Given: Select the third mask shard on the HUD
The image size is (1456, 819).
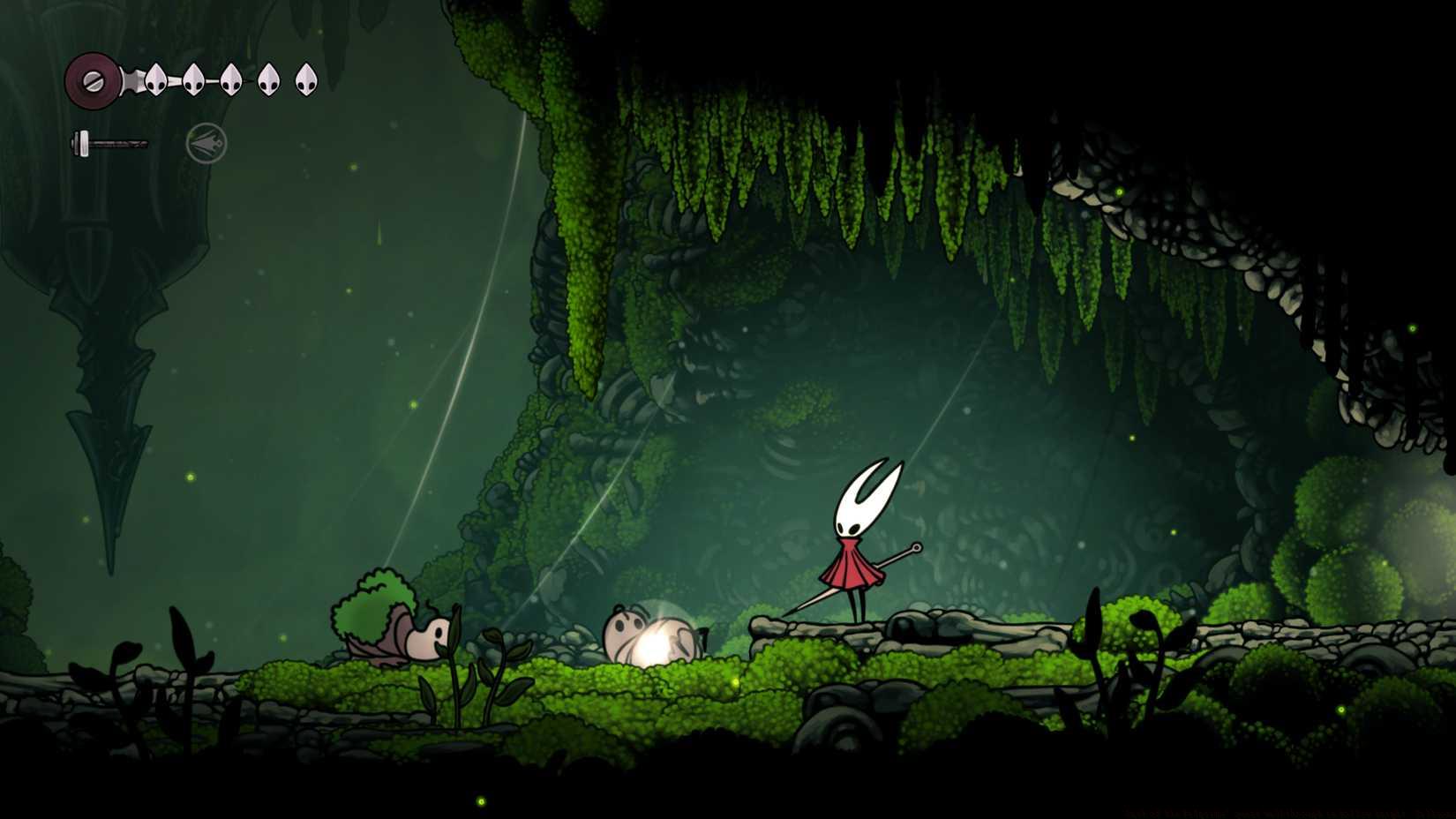Looking at the screenshot, I should click(231, 79).
